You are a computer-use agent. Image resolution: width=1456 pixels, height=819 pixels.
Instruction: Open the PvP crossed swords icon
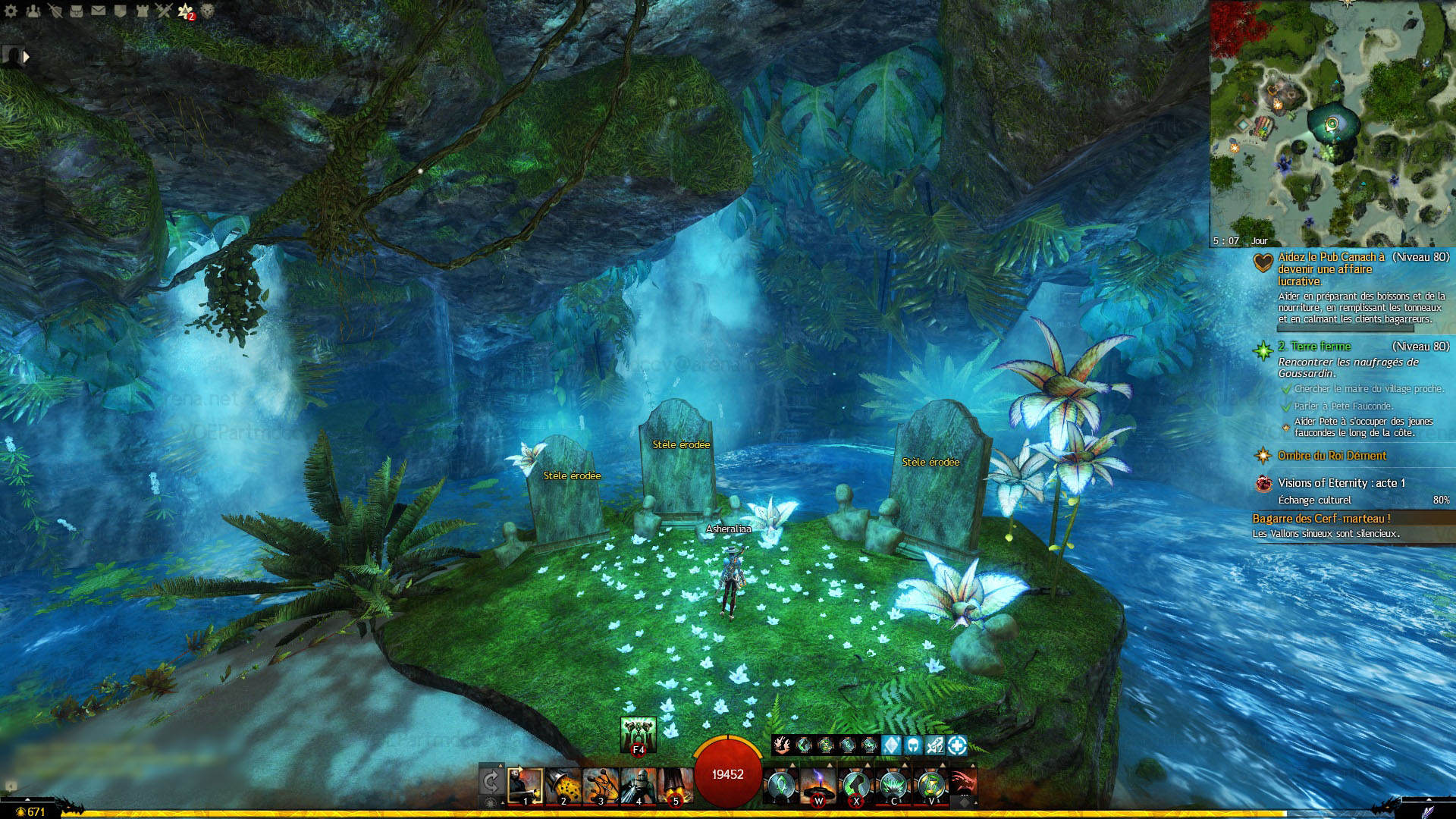[x=164, y=11]
